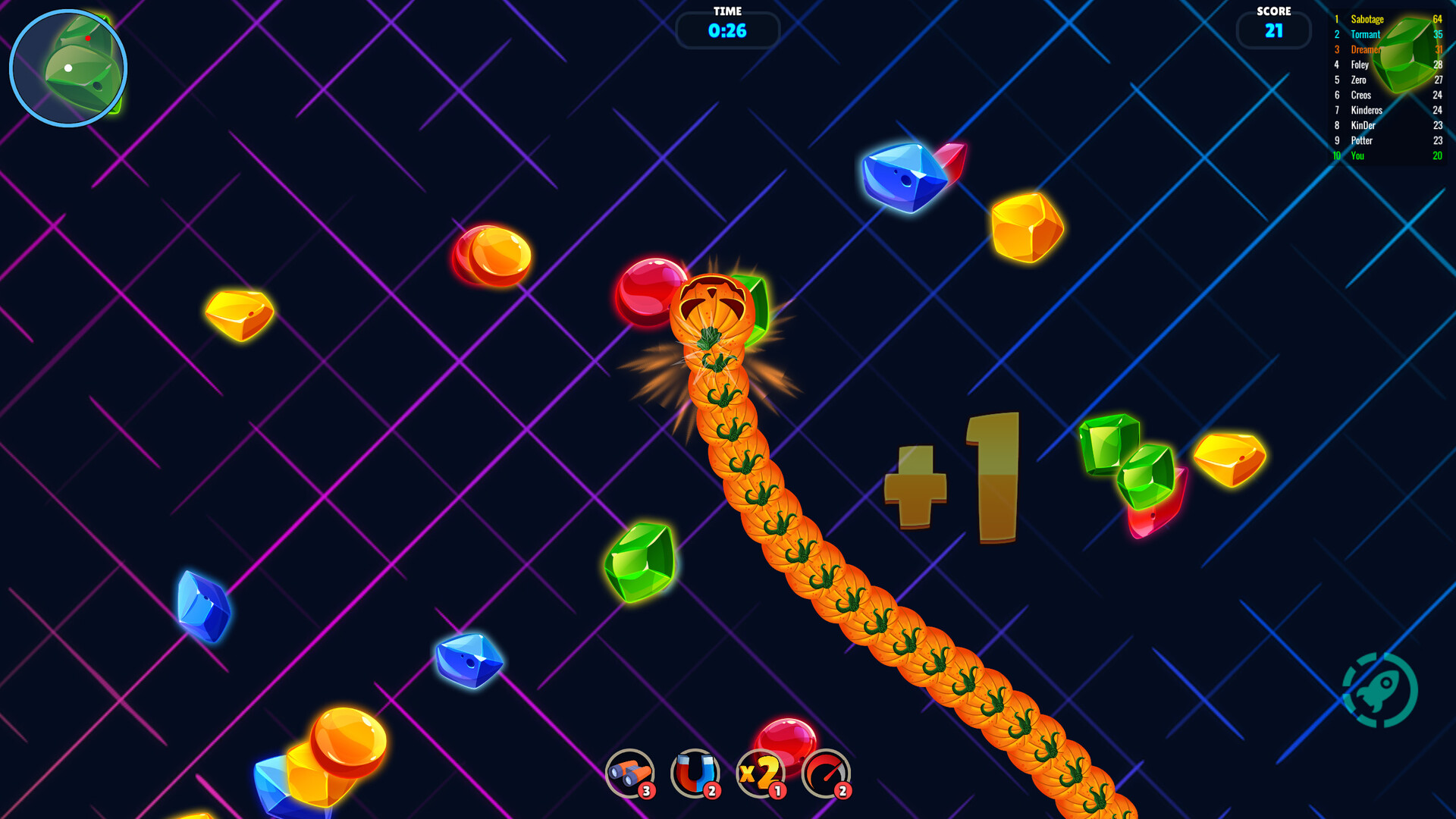The width and height of the screenshot is (1456, 819).
Task: Click the count badge on the magnet power-up
Action: coord(711,792)
